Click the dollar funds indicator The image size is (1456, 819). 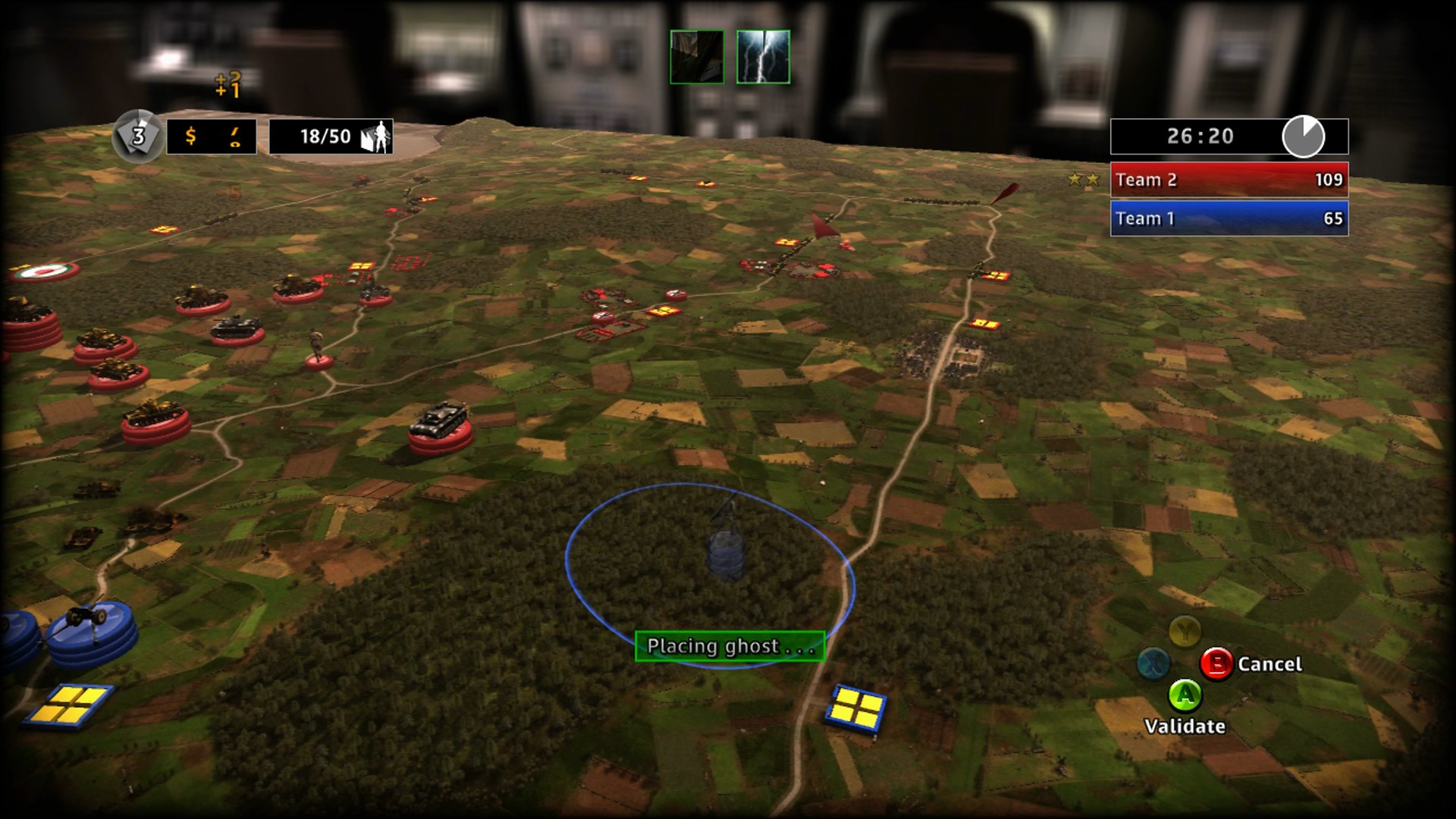click(190, 136)
